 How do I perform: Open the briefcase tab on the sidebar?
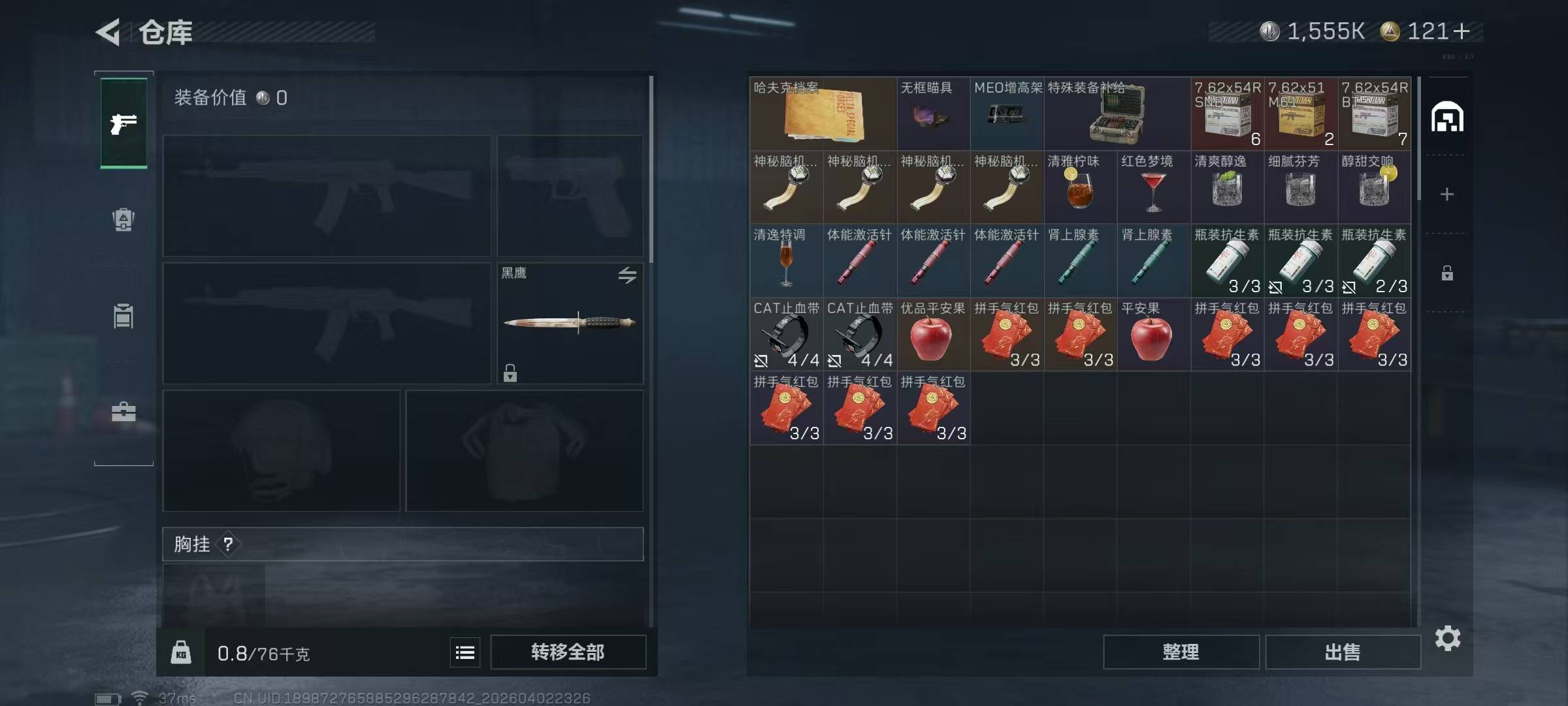coord(123,412)
